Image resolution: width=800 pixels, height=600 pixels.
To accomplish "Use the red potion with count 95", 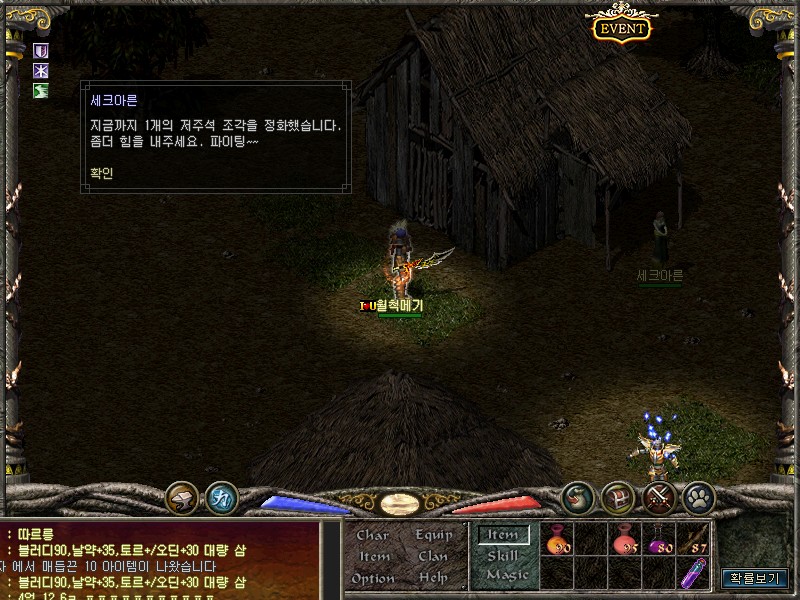I will pos(625,540).
